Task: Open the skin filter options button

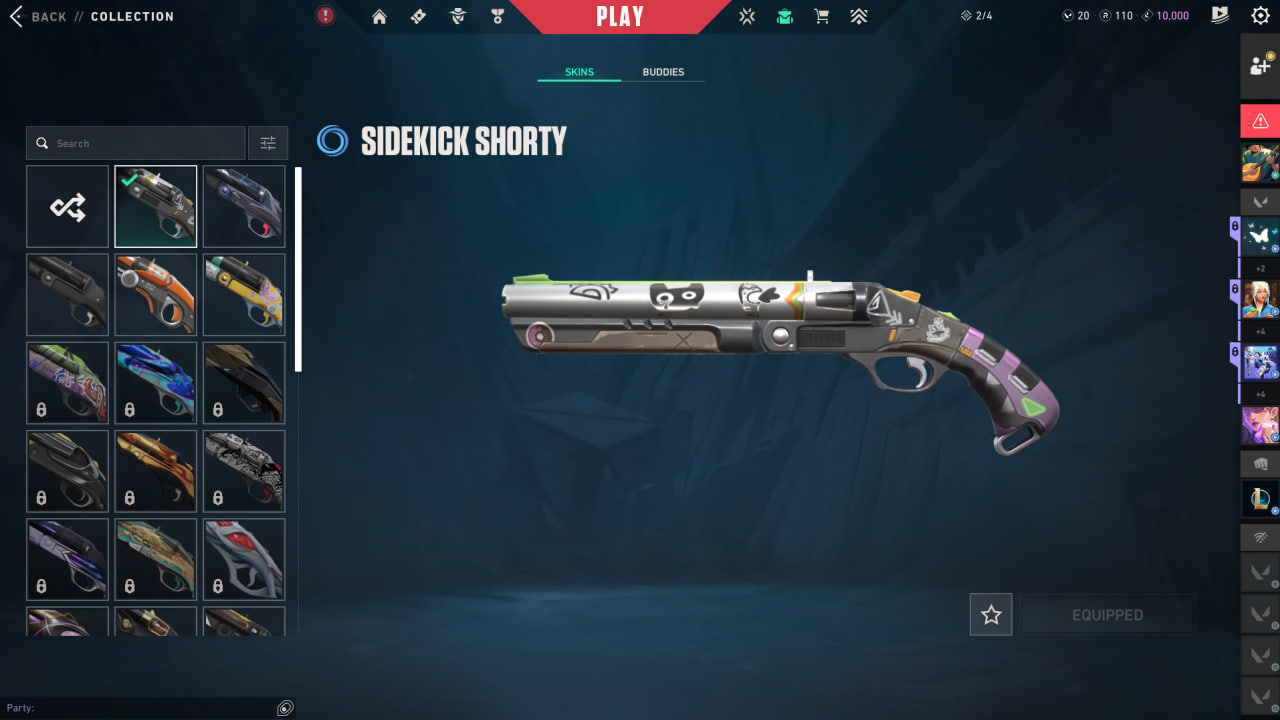Action: [268, 143]
